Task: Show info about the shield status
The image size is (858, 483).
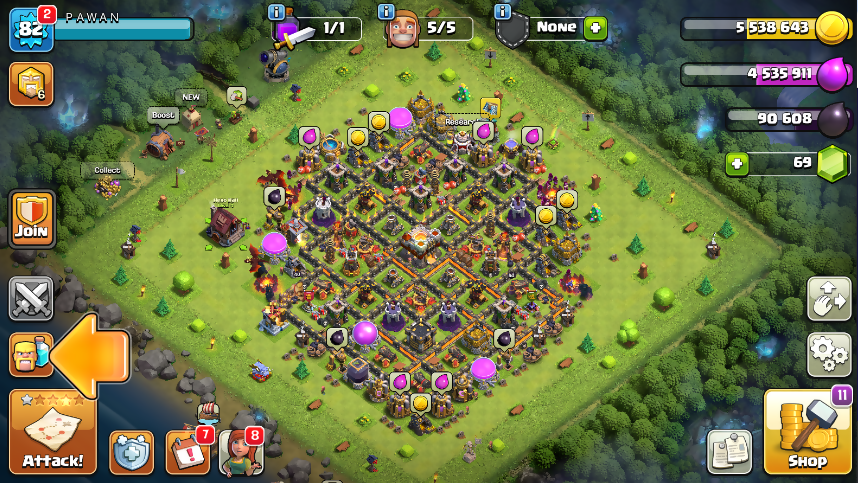Action: pos(502,12)
